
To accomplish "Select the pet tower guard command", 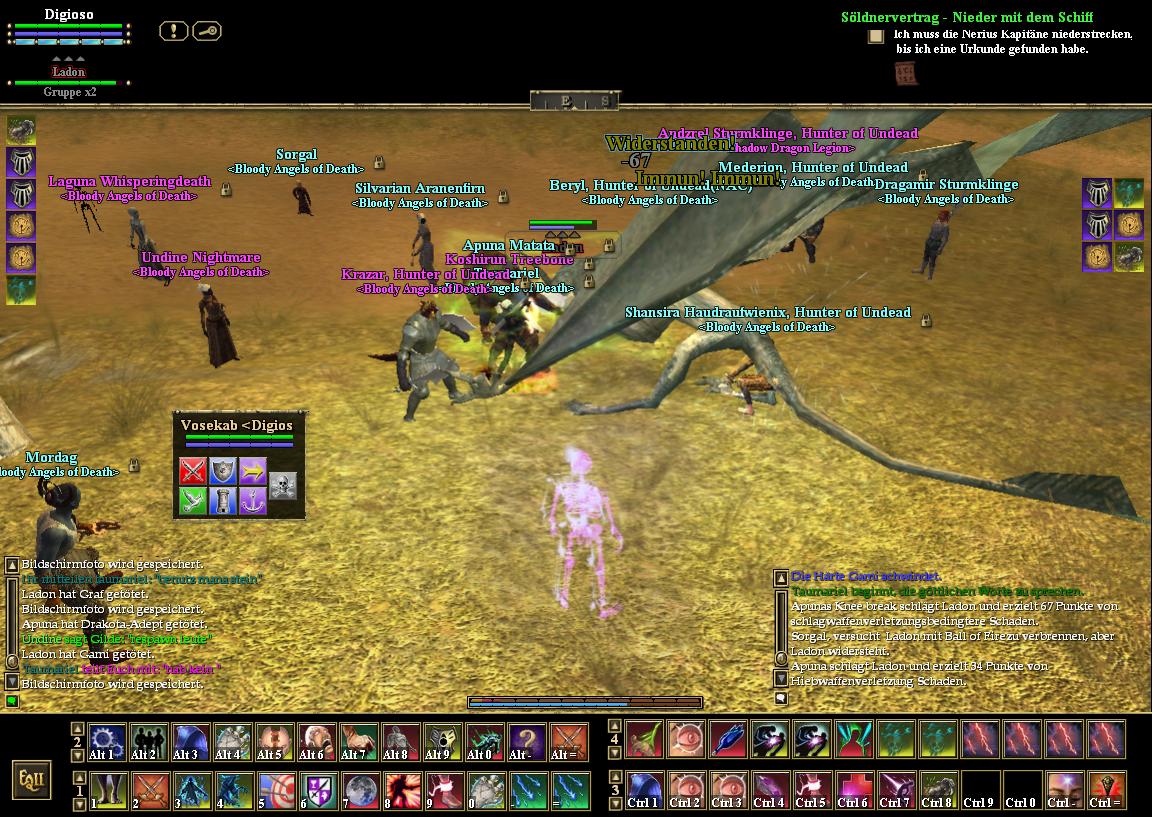I will point(222,501).
